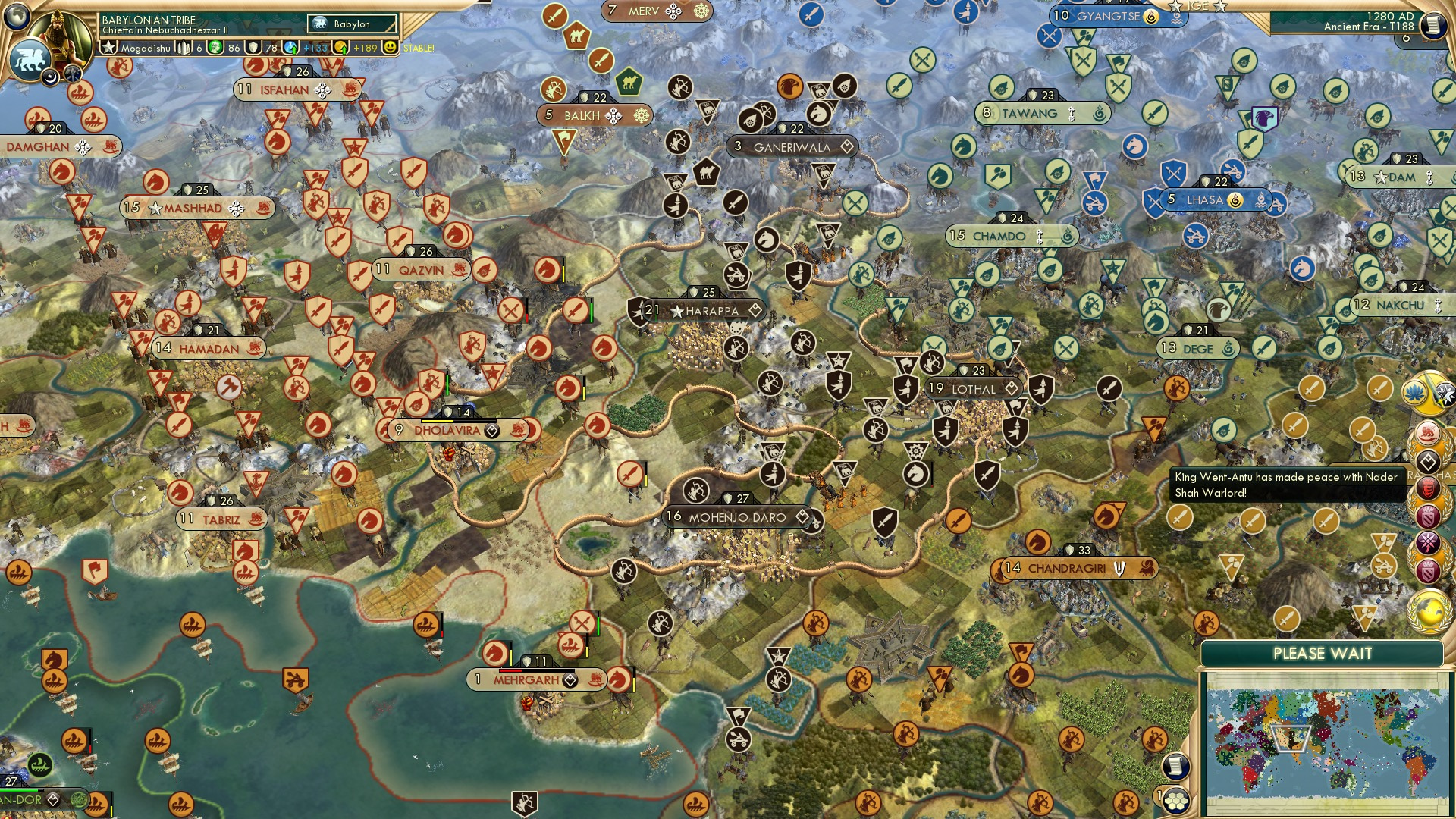Click the top-left globe orb

[17, 17]
